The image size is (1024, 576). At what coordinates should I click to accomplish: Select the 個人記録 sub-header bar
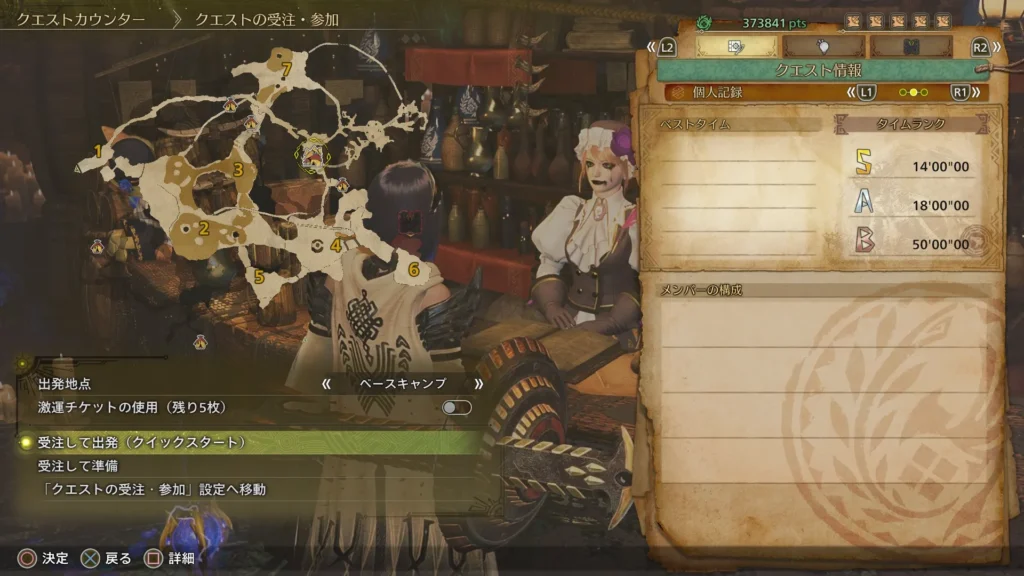(x=760, y=92)
